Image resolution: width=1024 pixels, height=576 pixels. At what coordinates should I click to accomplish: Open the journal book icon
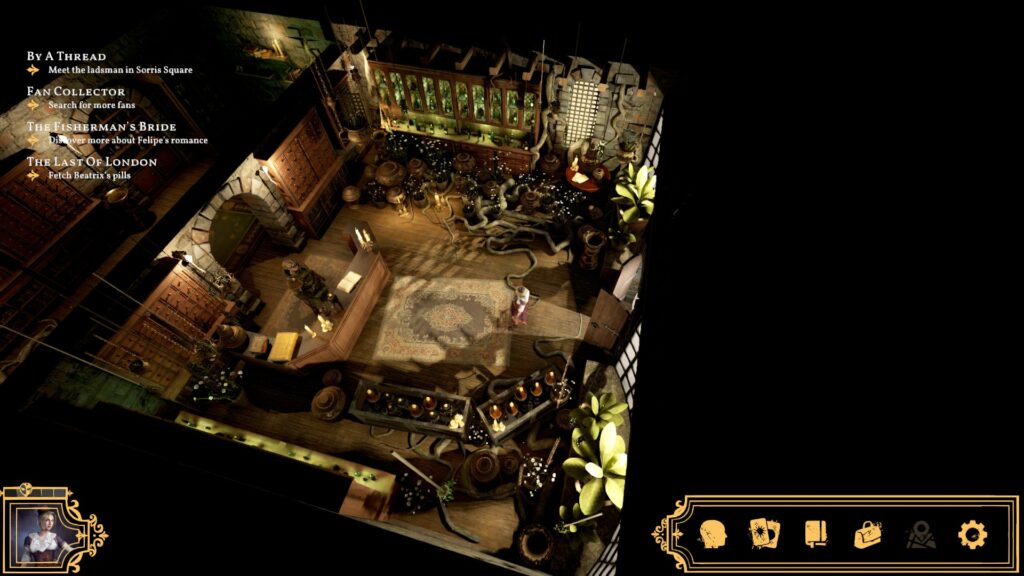(x=816, y=534)
